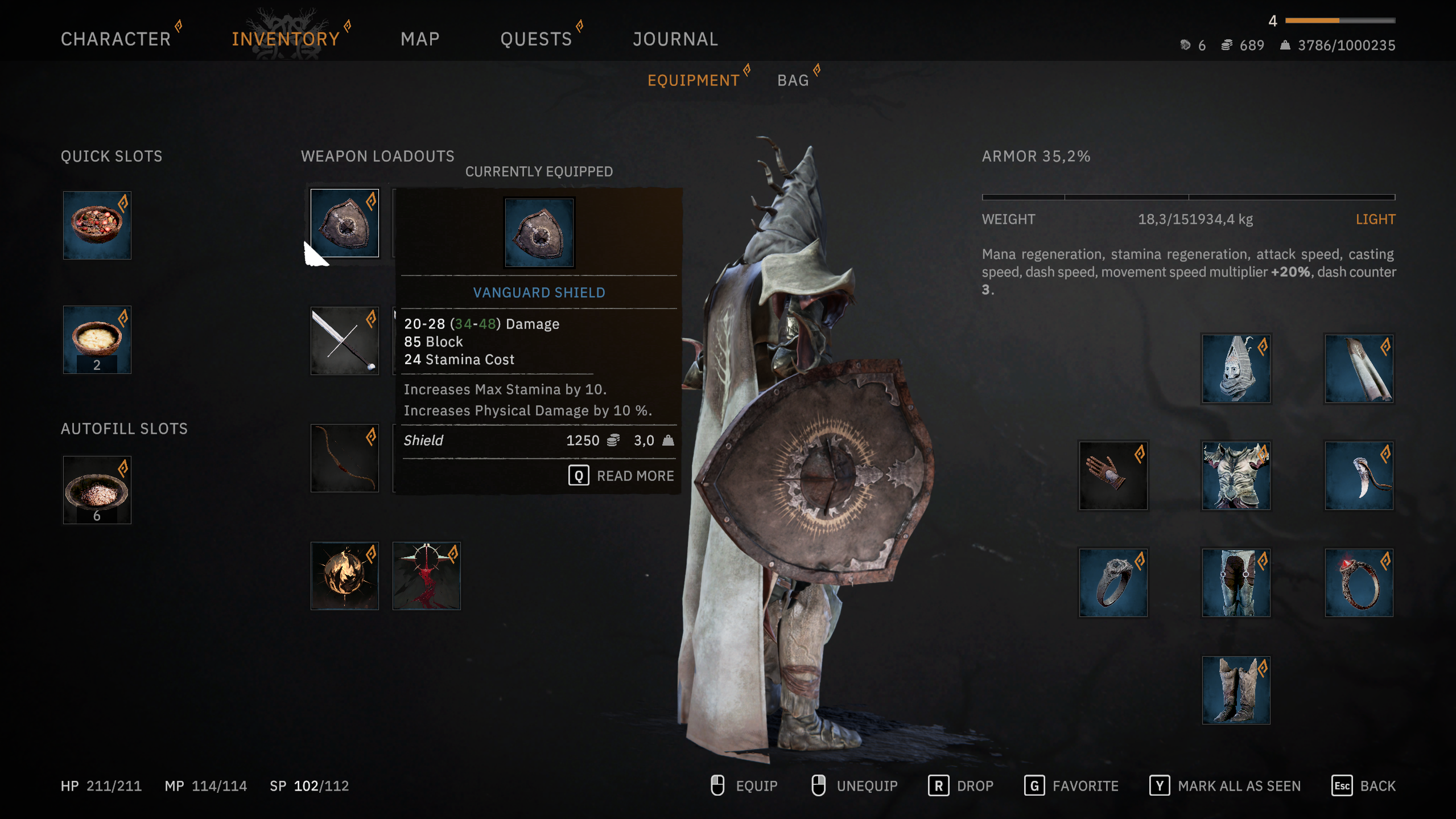This screenshot has width=1456, height=819.
Task: Switch to the Bag sub-tab
Action: click(x=793, y=80)
